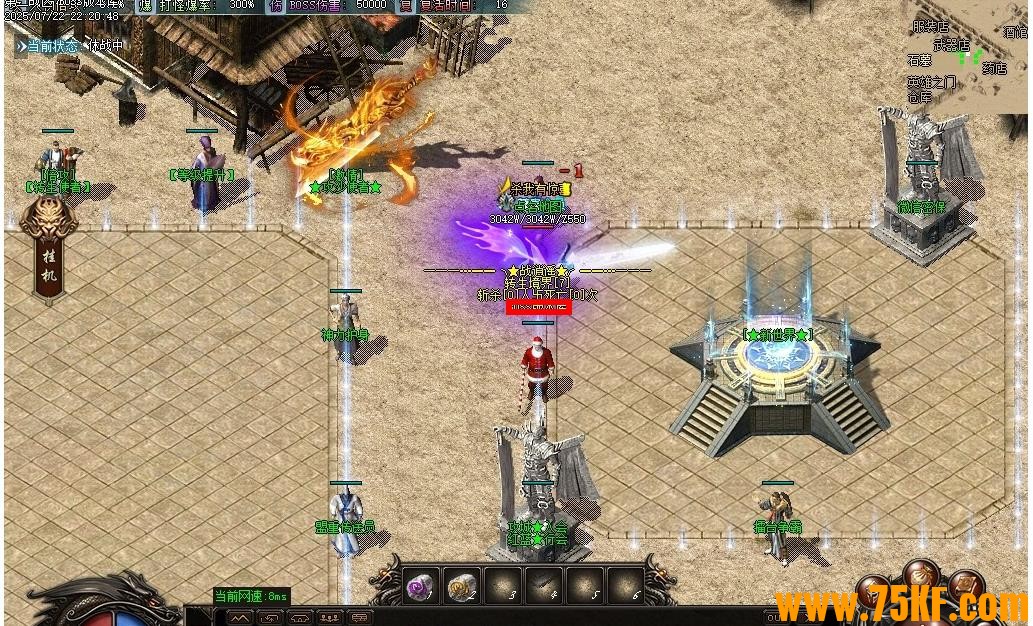Select the 仓库 label on the minimap

tap(919, 97)
